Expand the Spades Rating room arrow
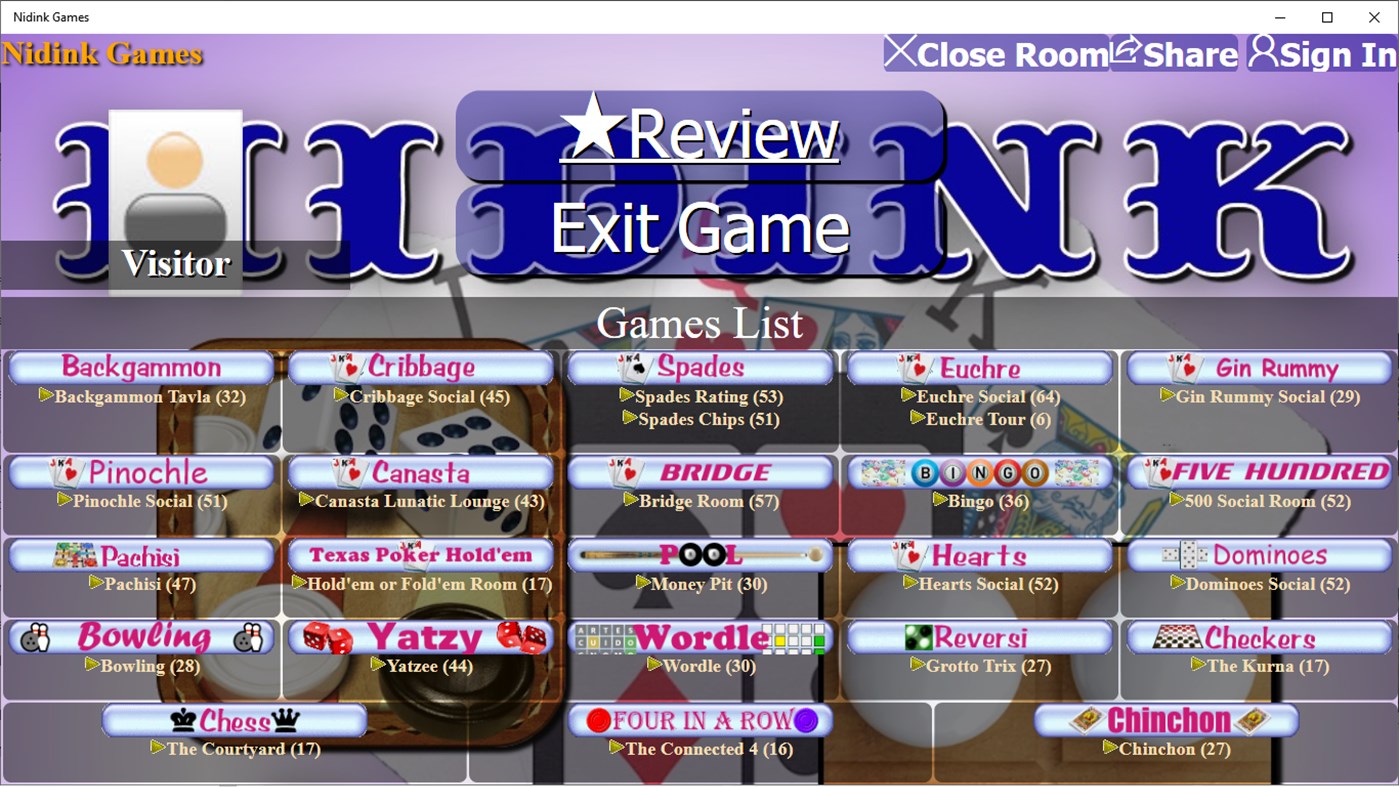The image size is (1399, 787). [x=626, y=396]
